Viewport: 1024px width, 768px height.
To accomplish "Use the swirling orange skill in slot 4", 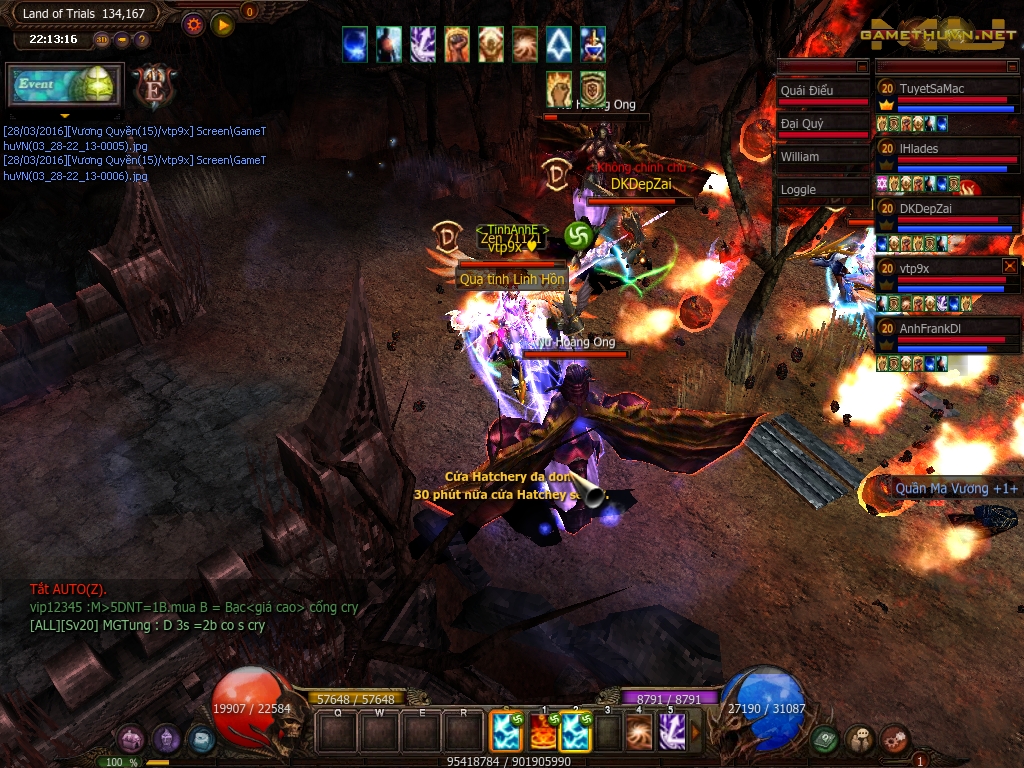I will click(x=638, y=732).
